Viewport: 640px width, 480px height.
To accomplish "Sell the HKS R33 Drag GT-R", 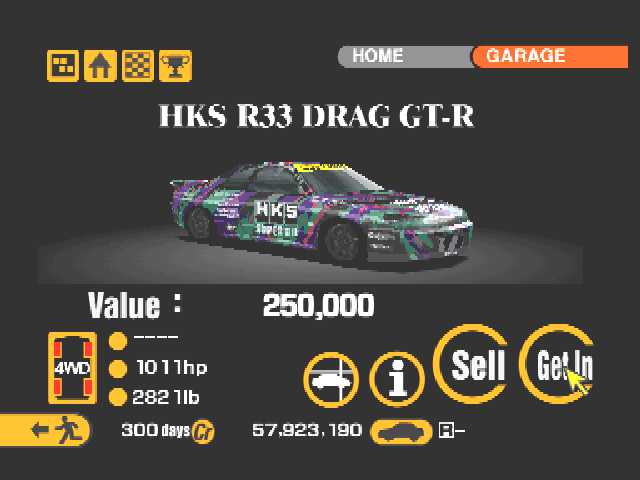I will 471,365.
